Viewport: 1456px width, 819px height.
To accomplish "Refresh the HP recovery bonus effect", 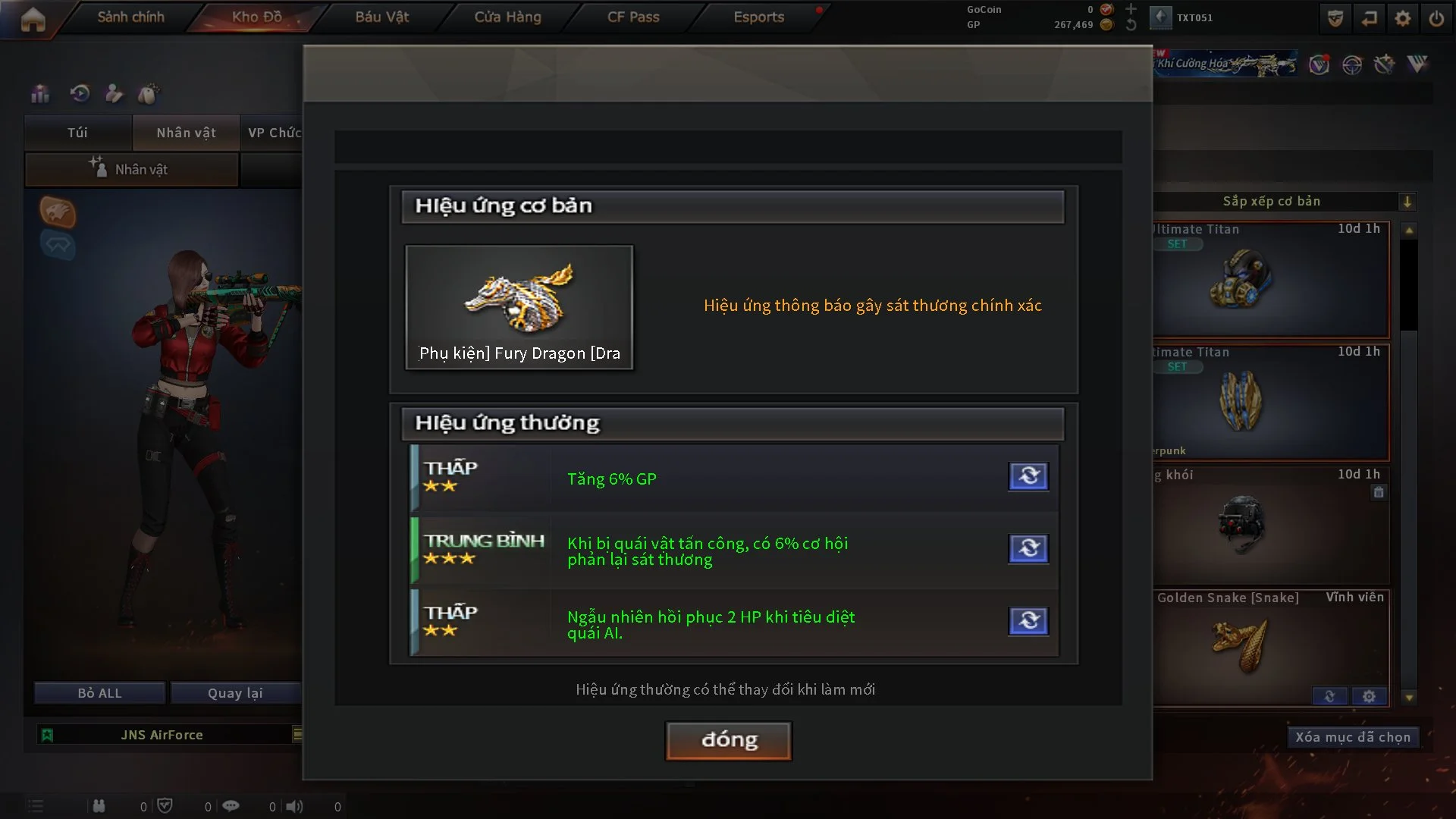I will click(1028, 621).
